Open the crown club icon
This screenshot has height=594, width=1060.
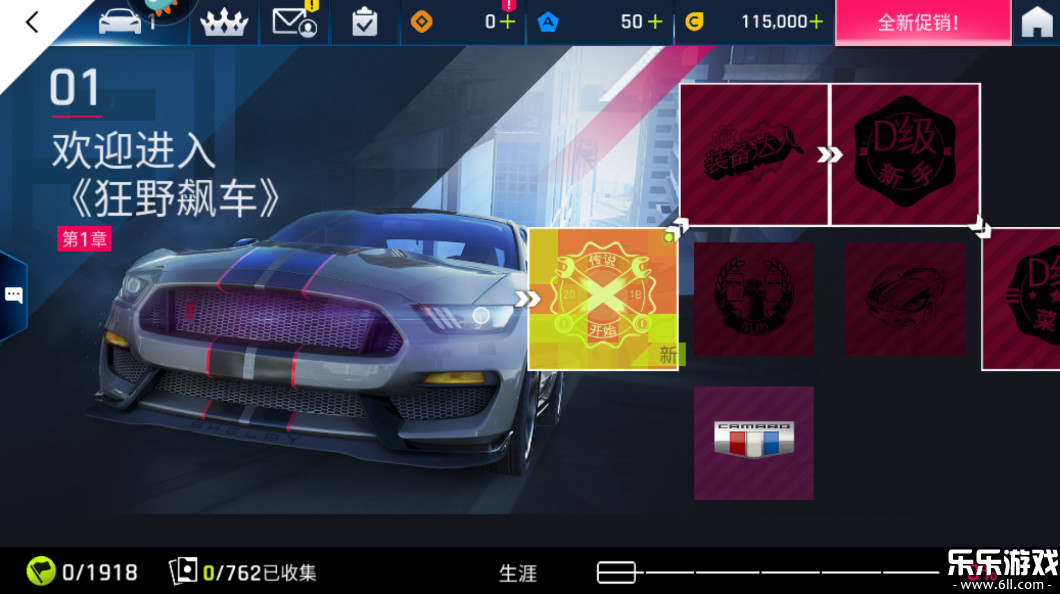[x=223, y=23]
